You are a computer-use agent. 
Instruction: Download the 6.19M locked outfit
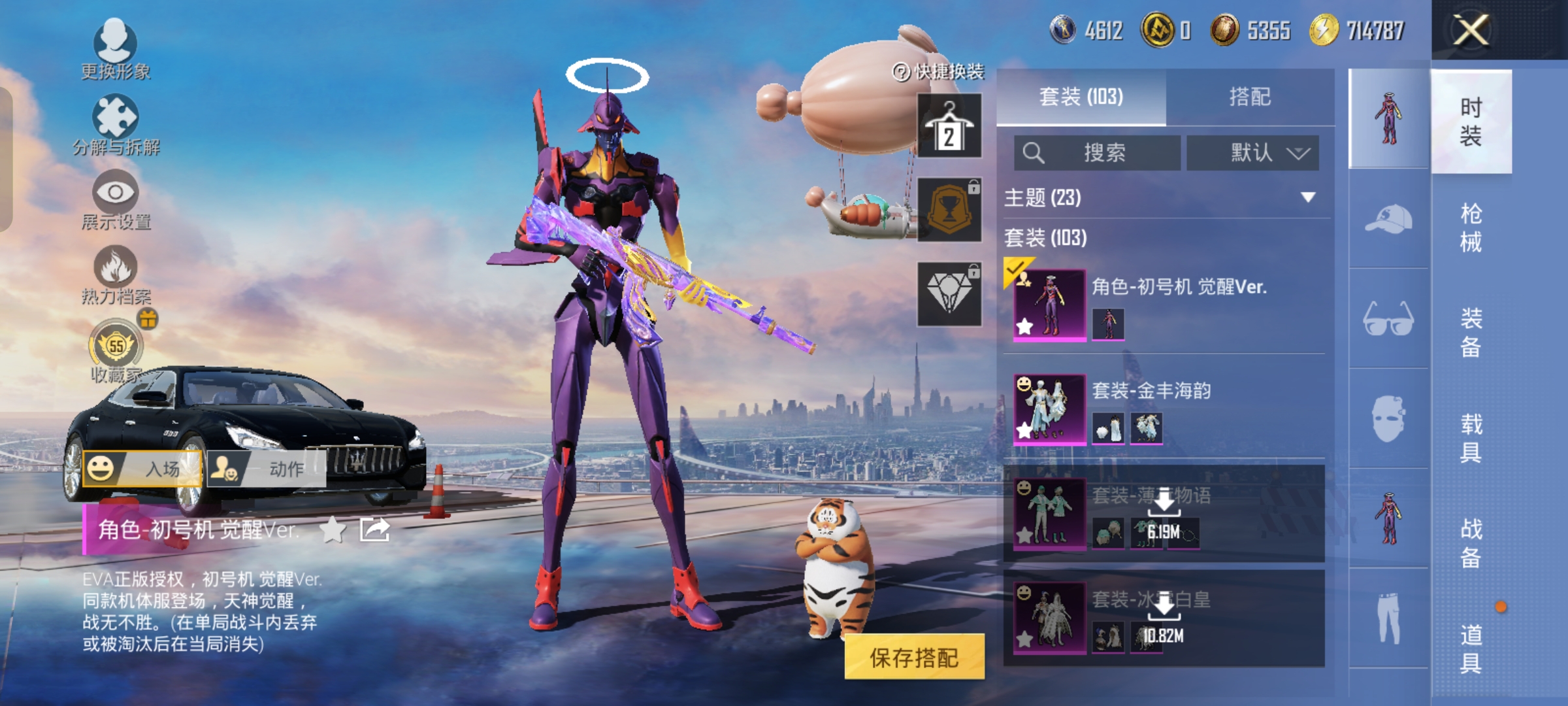1164,513
